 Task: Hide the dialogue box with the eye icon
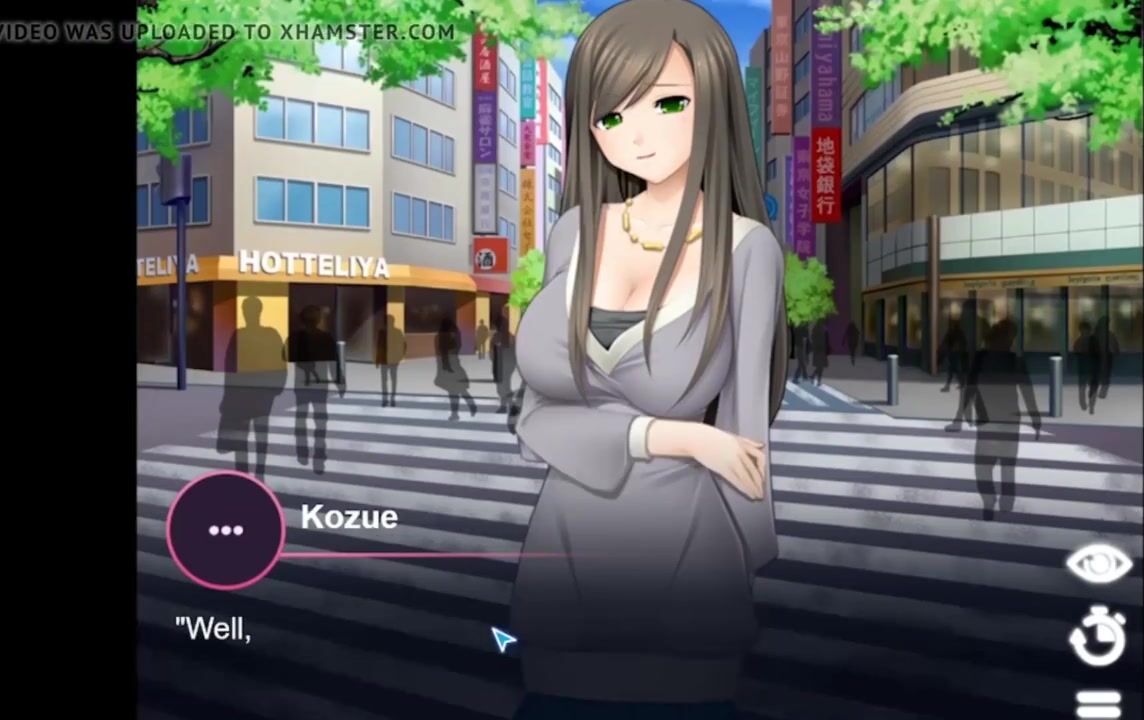(1098, 565)
